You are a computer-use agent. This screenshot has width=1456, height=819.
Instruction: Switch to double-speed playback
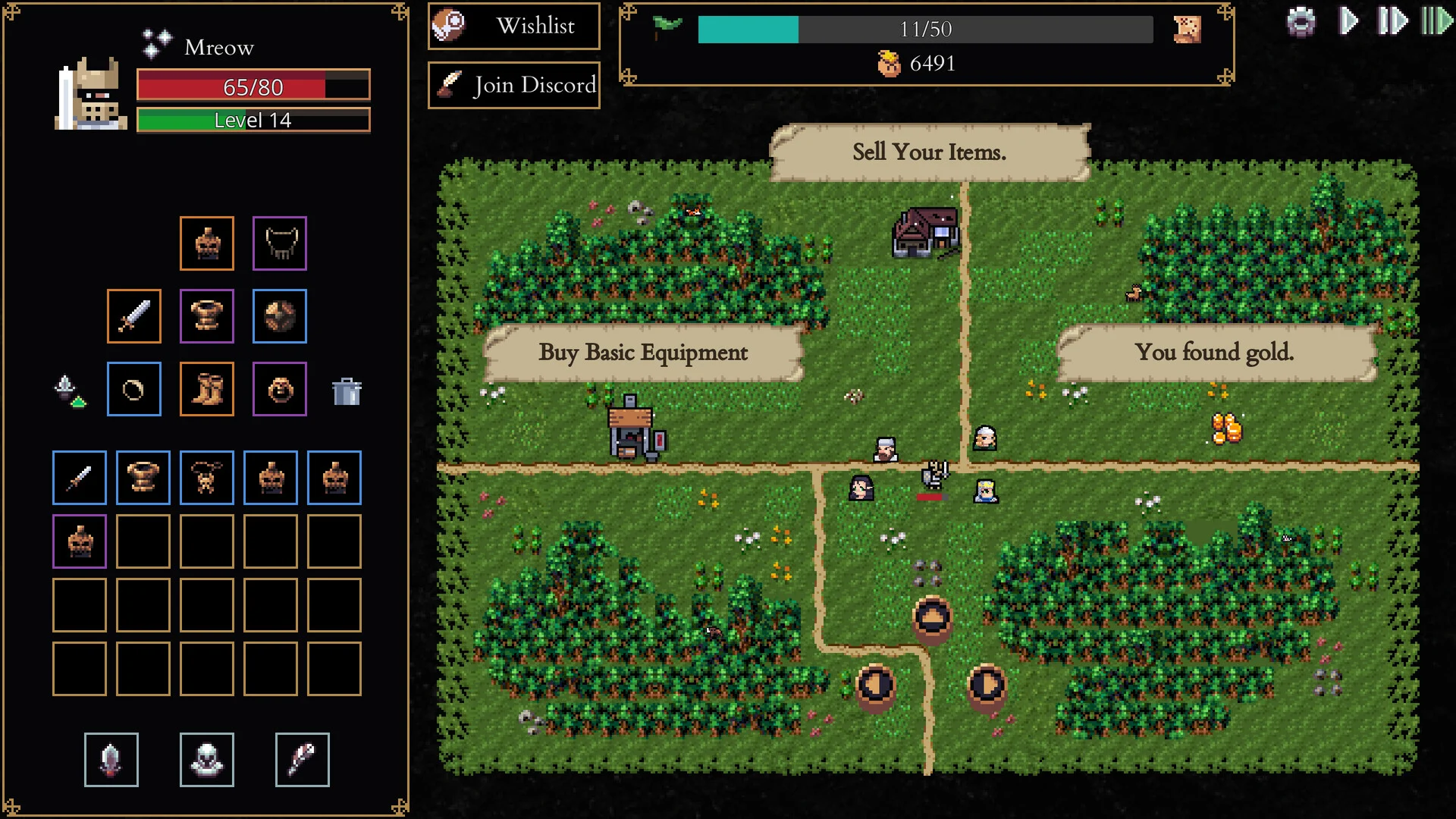click(x=1392, y=21)
